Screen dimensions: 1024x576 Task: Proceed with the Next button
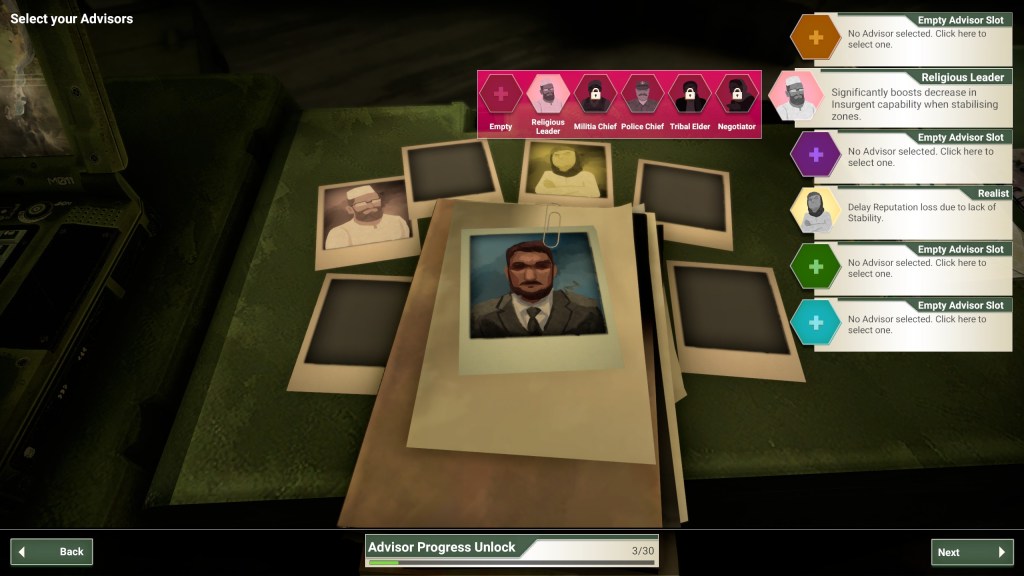[x=971, y=552]
